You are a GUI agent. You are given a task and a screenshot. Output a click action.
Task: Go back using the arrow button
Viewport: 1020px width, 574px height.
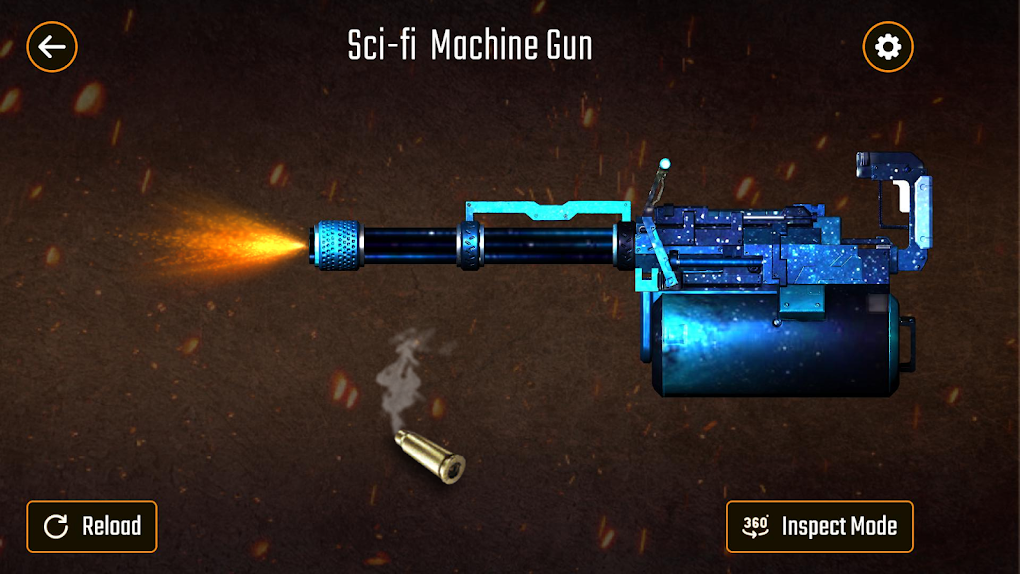pyautogui.click(x=52, y=46)
